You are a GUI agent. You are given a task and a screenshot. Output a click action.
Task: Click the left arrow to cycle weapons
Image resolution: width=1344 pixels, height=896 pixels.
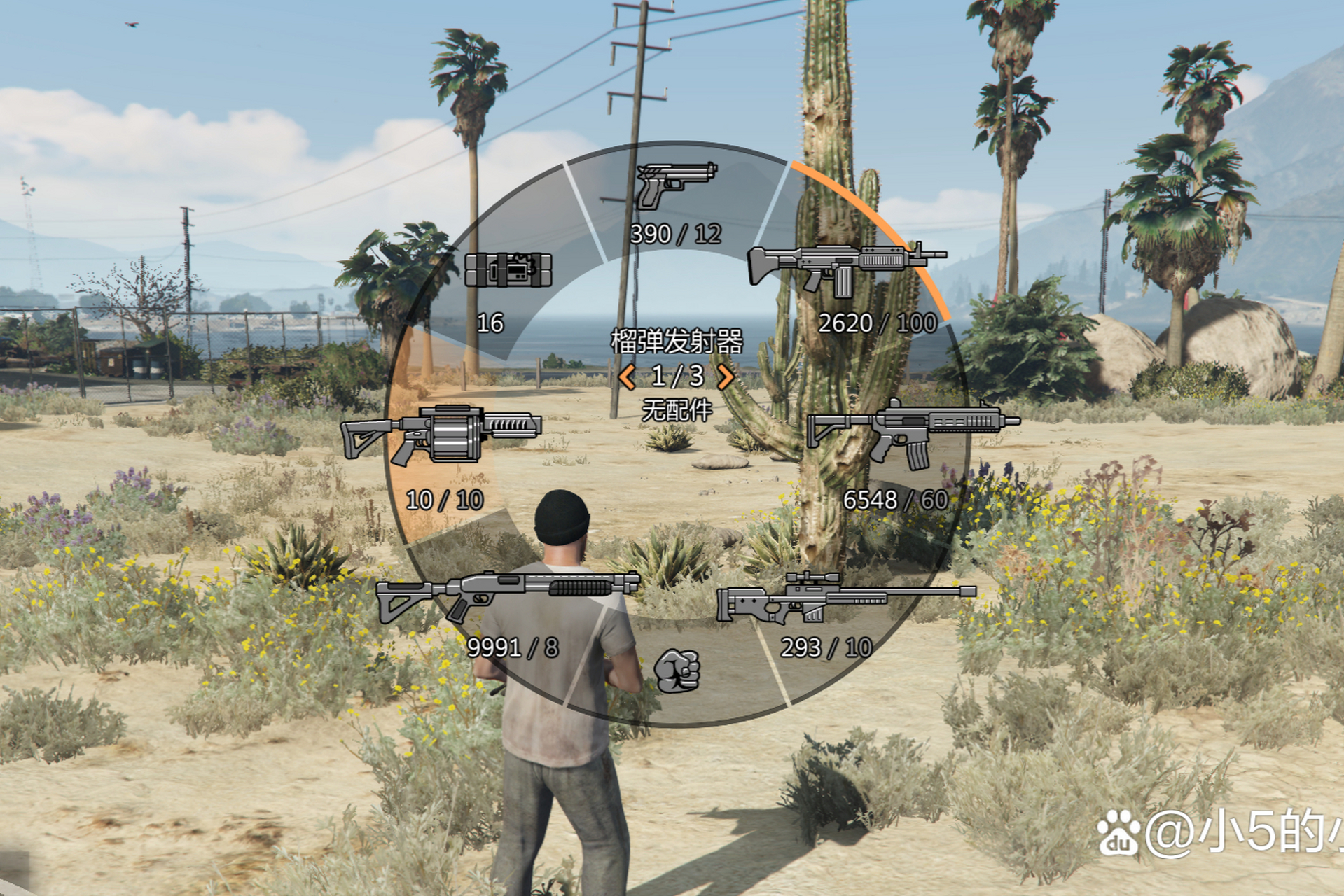(x=627, y=378)
